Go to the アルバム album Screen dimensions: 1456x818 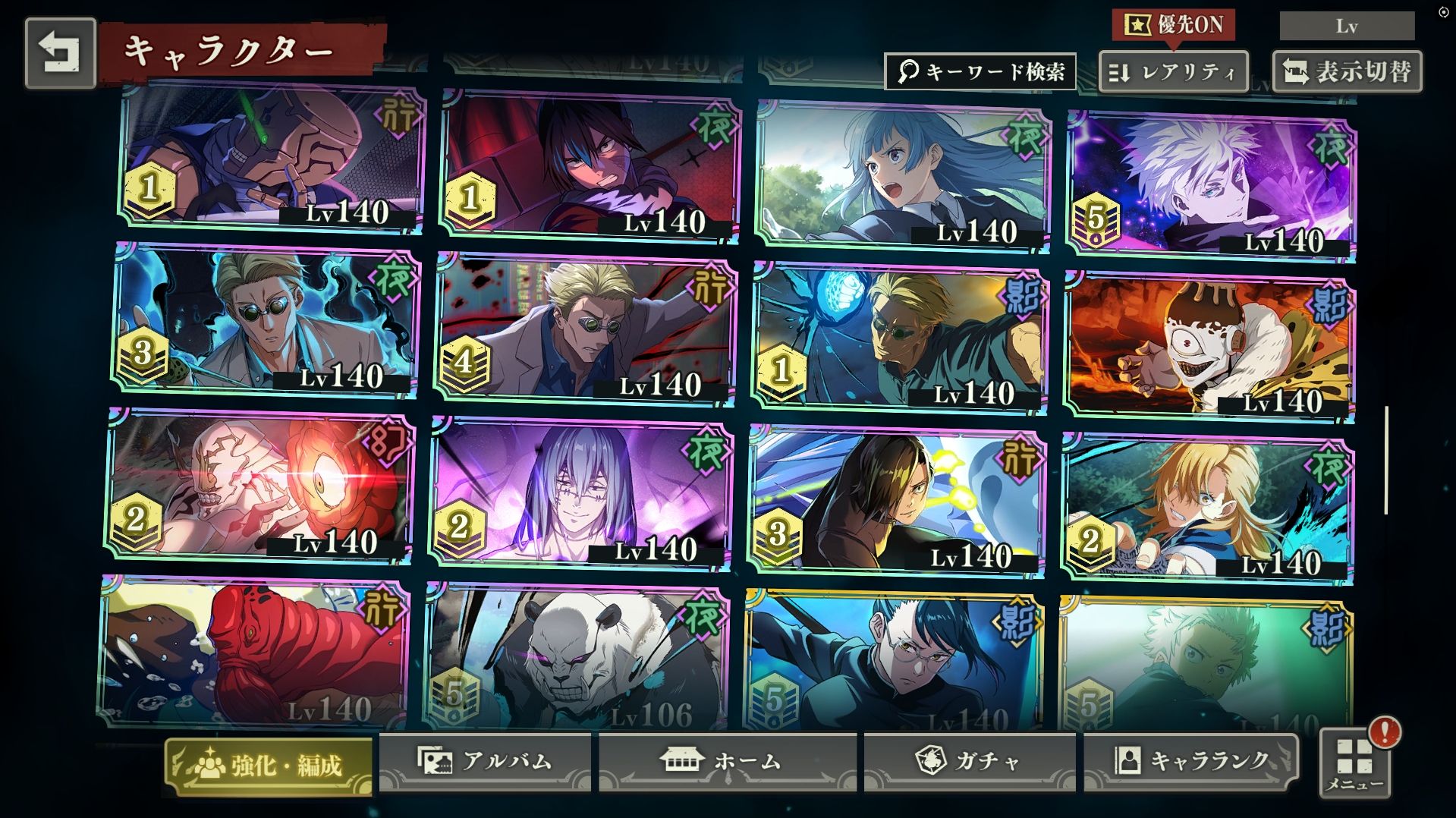[x=485, y=761]
